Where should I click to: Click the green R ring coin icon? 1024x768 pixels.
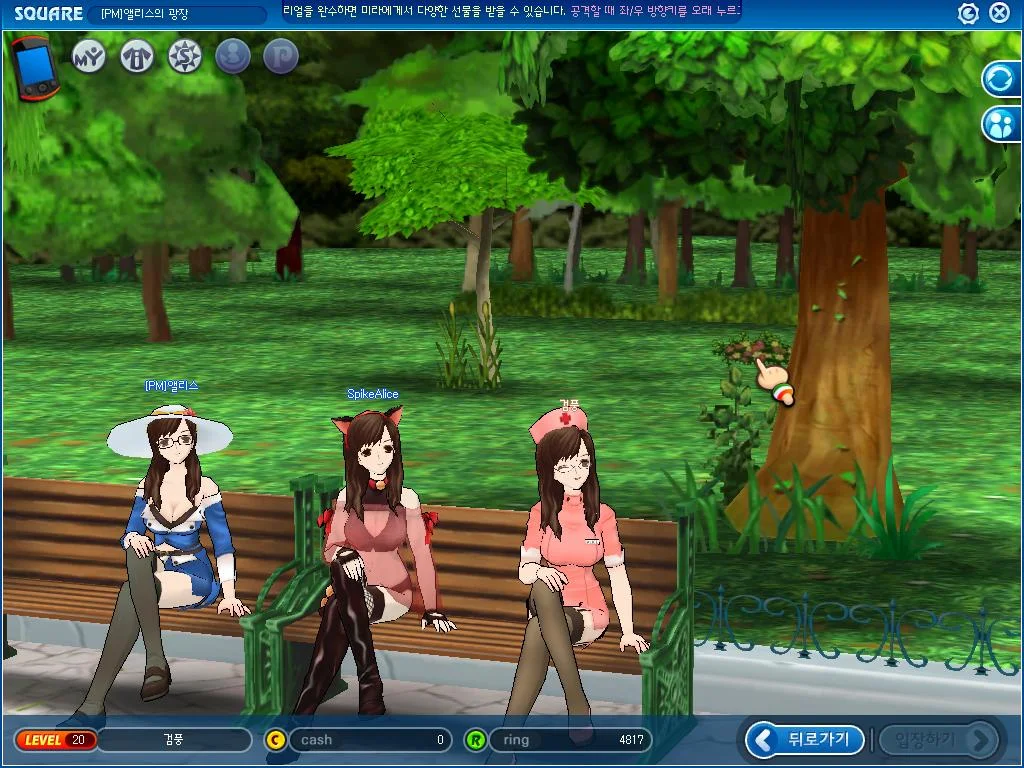[x=476, y=740]
